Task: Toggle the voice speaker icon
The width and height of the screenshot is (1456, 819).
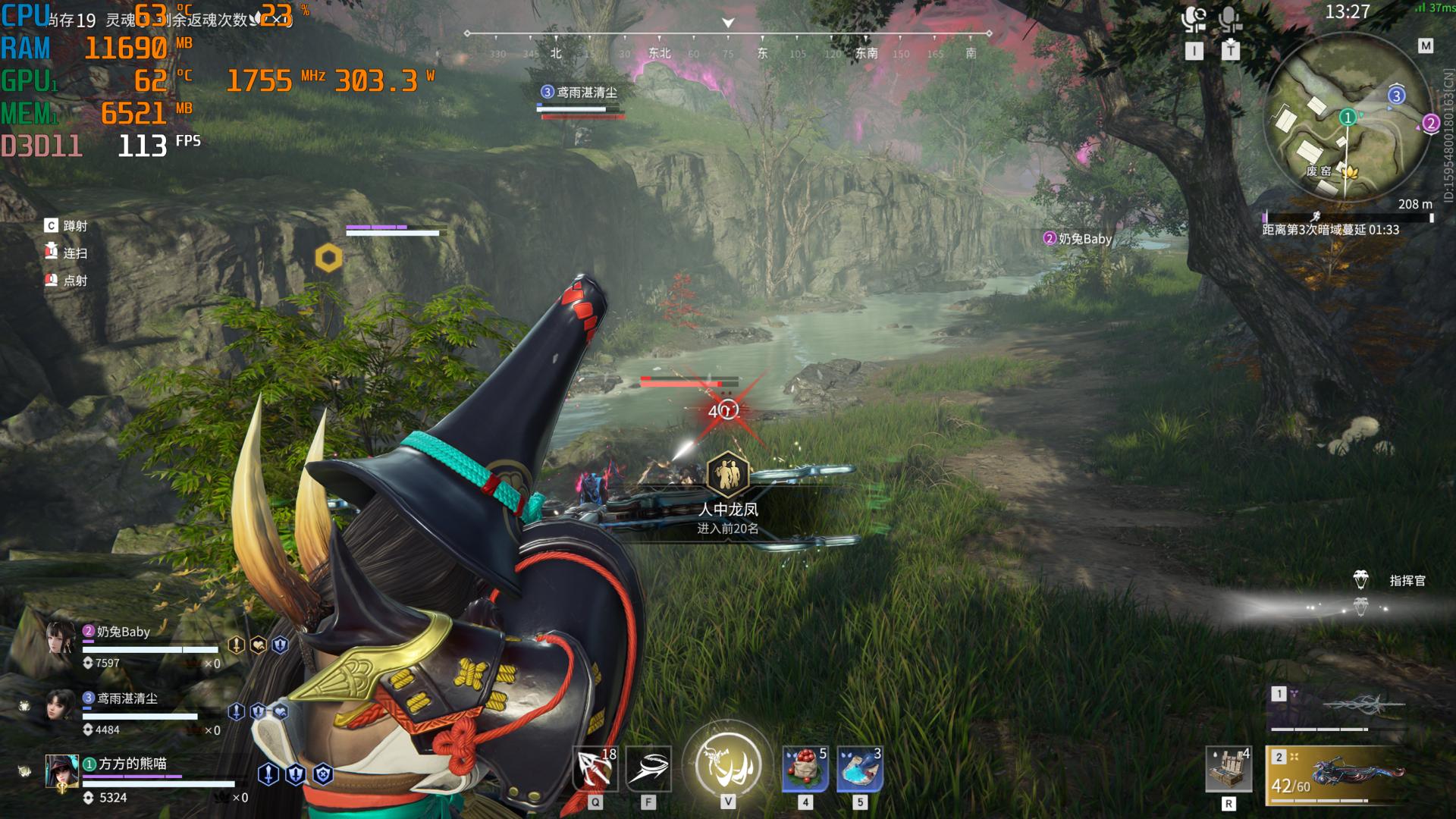Action: tap(1194, 18)
